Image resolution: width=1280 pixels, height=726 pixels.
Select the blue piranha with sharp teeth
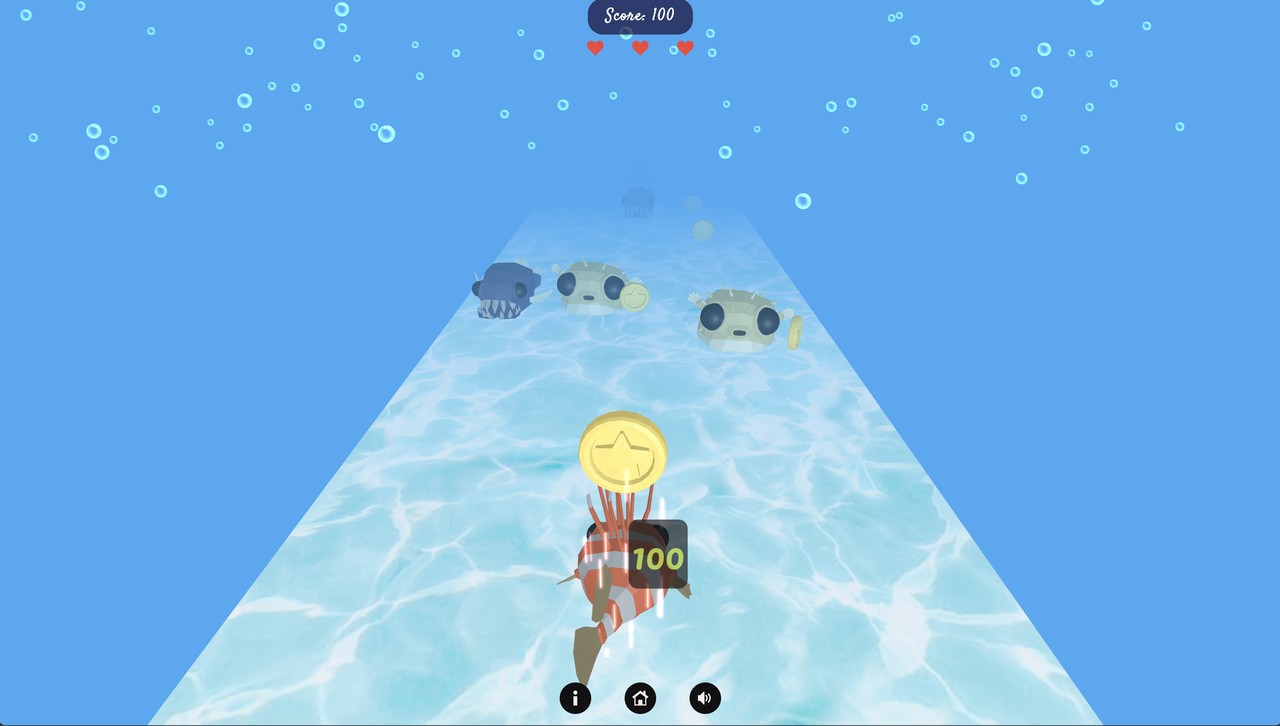point(505,292)
